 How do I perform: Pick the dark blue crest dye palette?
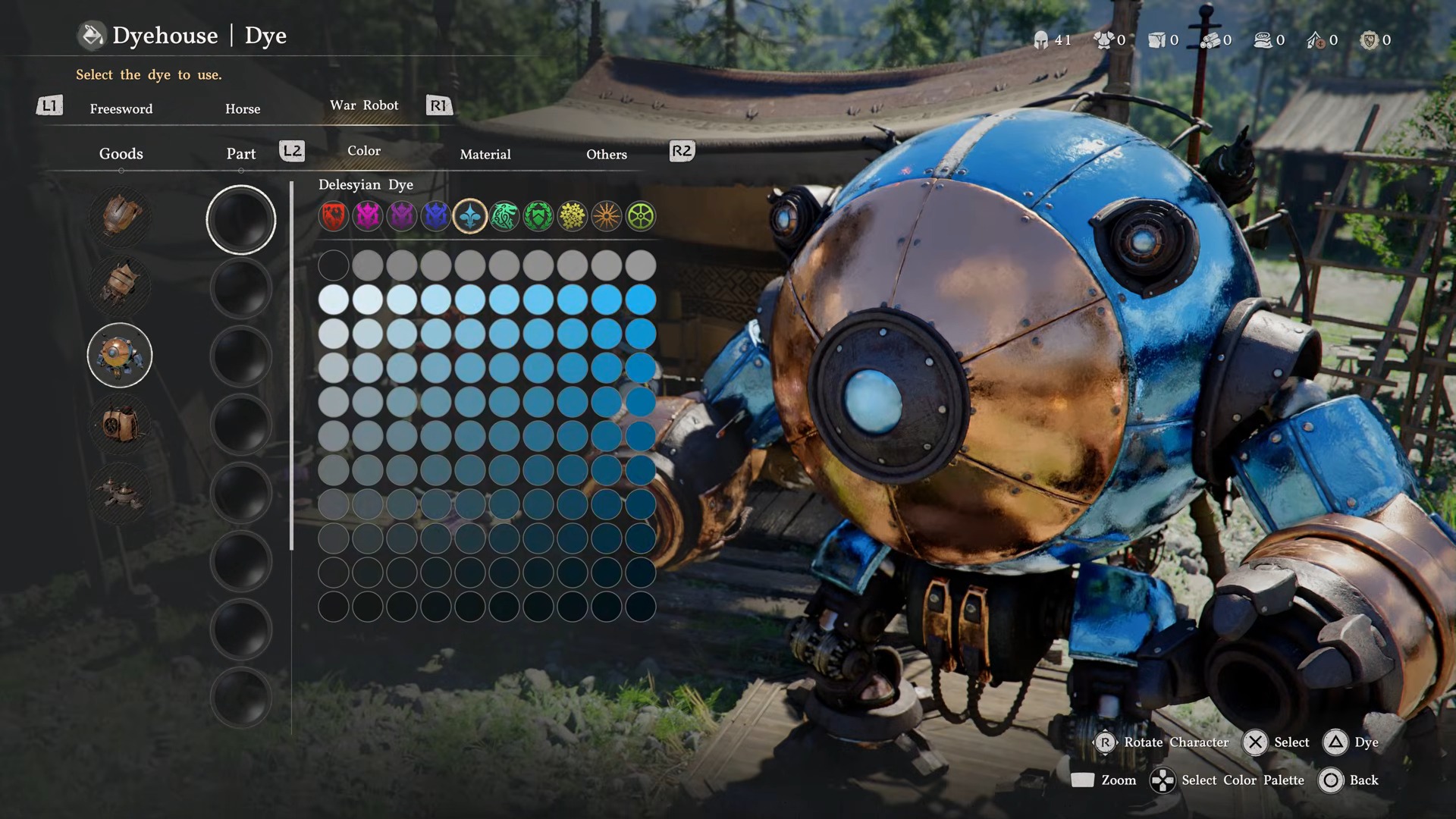pyautogui.click(x=435, y=216)
